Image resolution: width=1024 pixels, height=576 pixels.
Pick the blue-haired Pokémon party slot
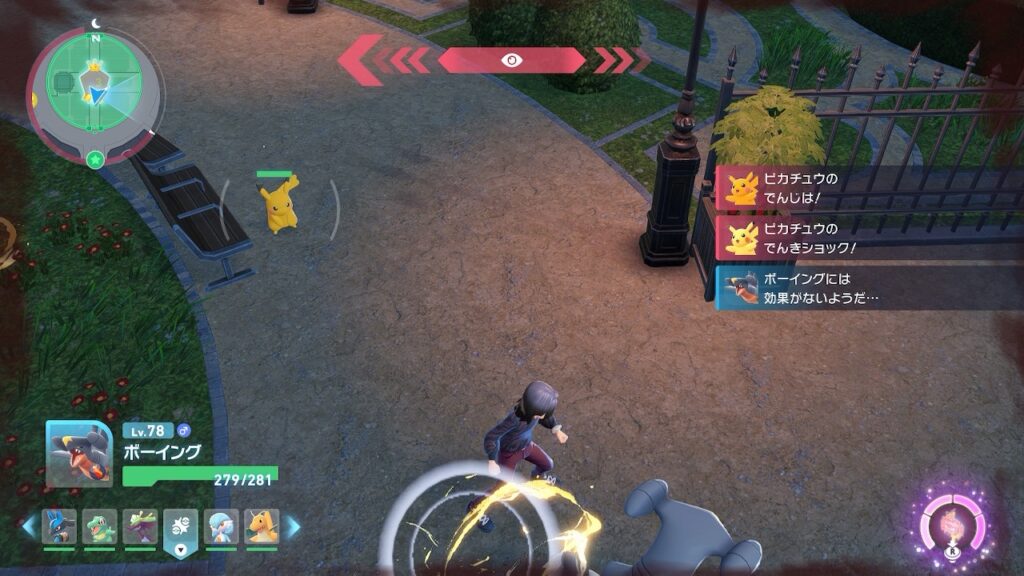click(221, 526)
